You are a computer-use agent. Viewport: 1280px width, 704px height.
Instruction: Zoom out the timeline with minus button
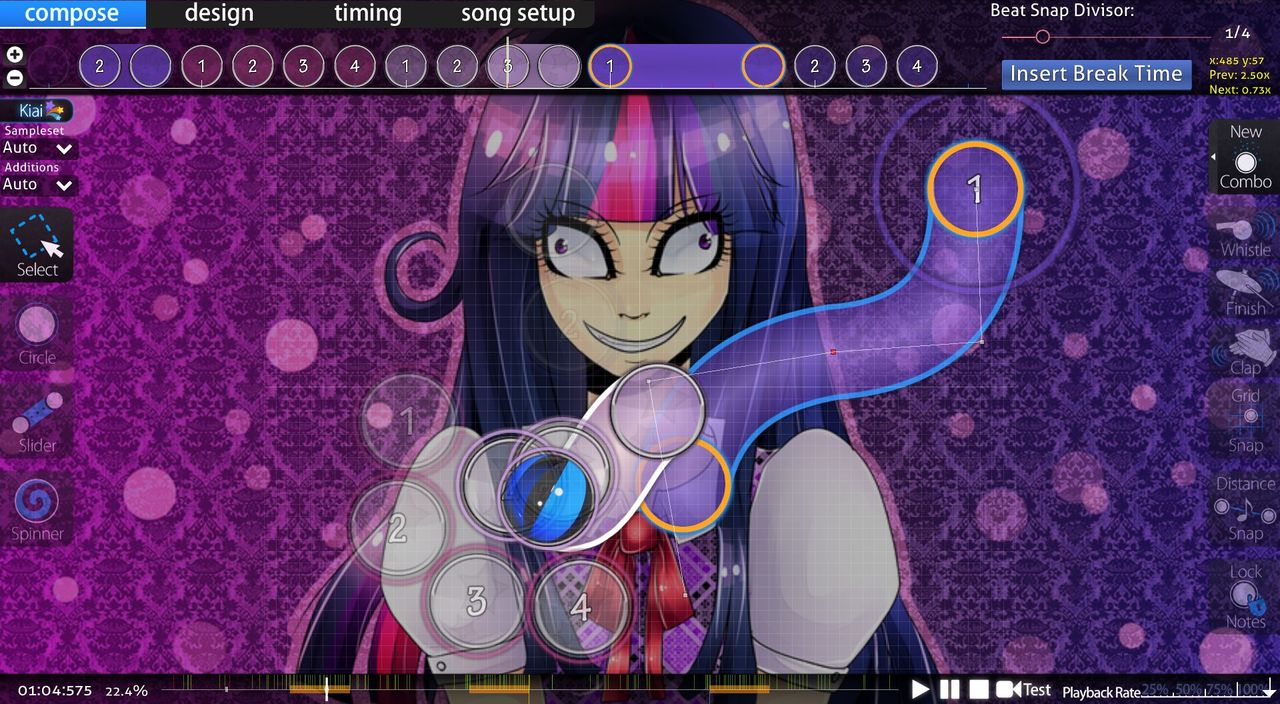tap(15, 77)
